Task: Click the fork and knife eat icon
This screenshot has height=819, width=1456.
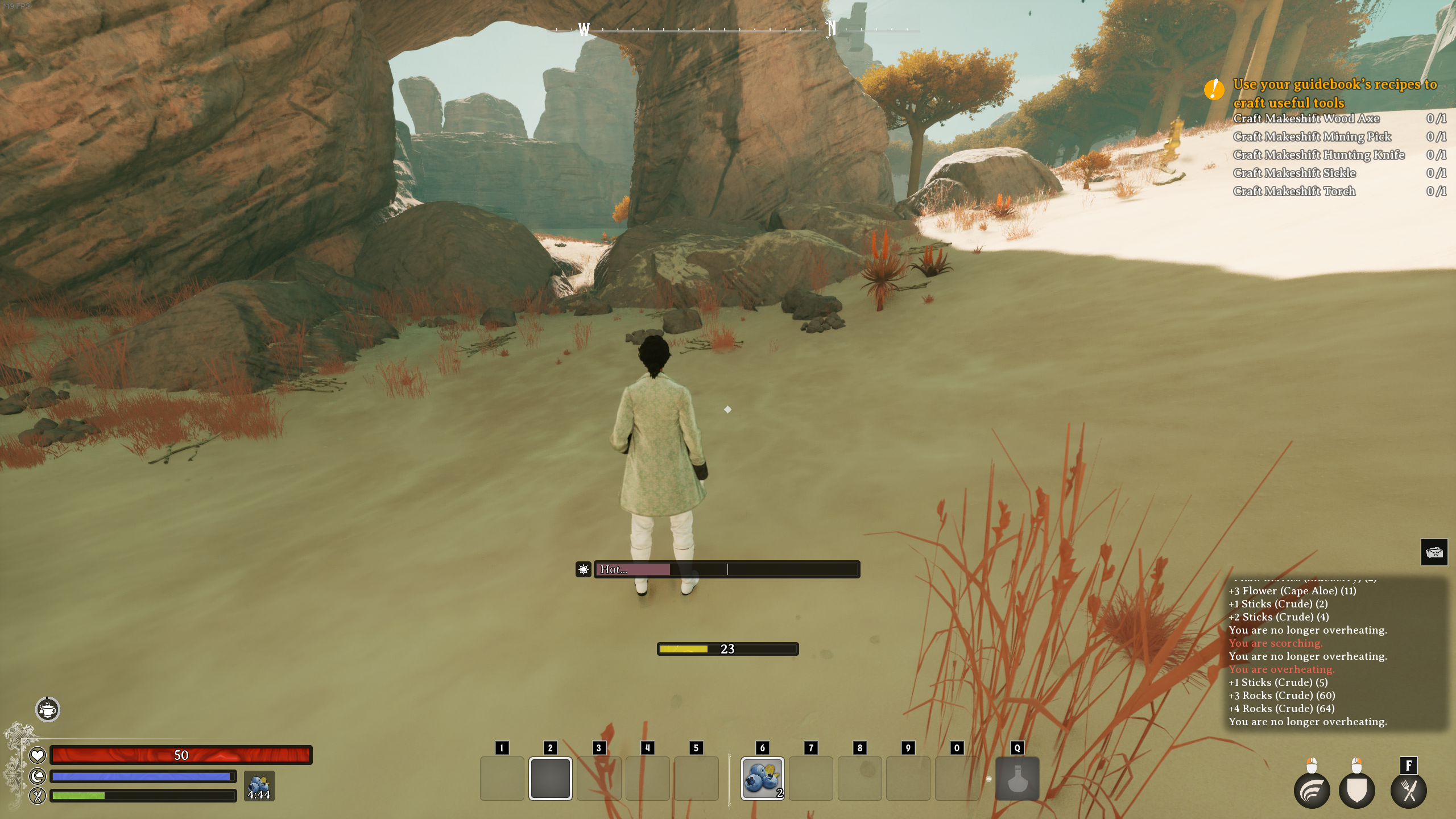Action: pyautogui.click(x=1408, y=791)
